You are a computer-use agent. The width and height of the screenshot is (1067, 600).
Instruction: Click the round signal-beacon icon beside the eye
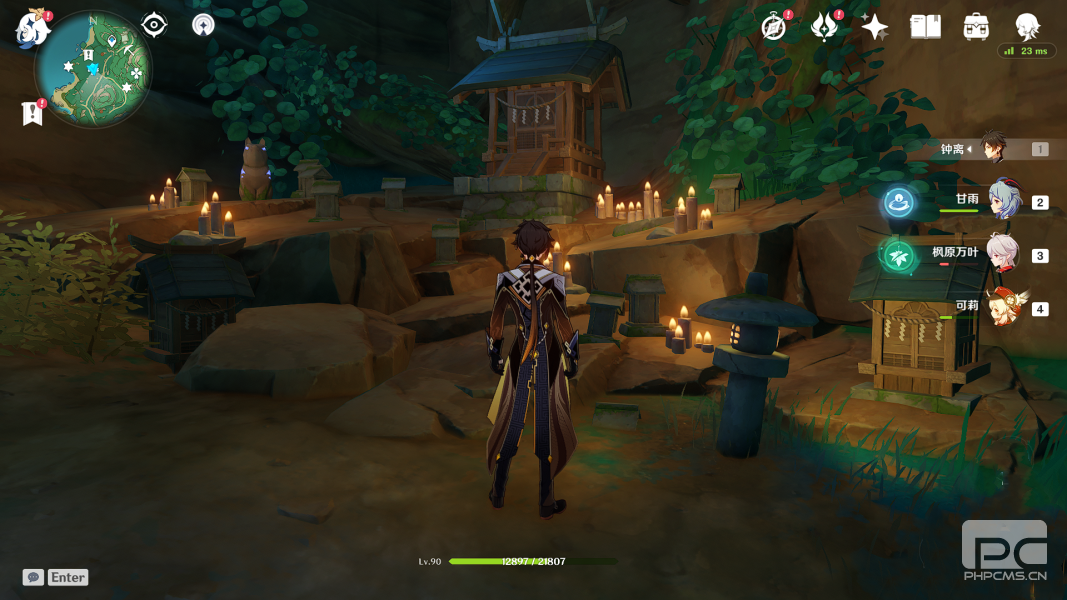point(203,25)
